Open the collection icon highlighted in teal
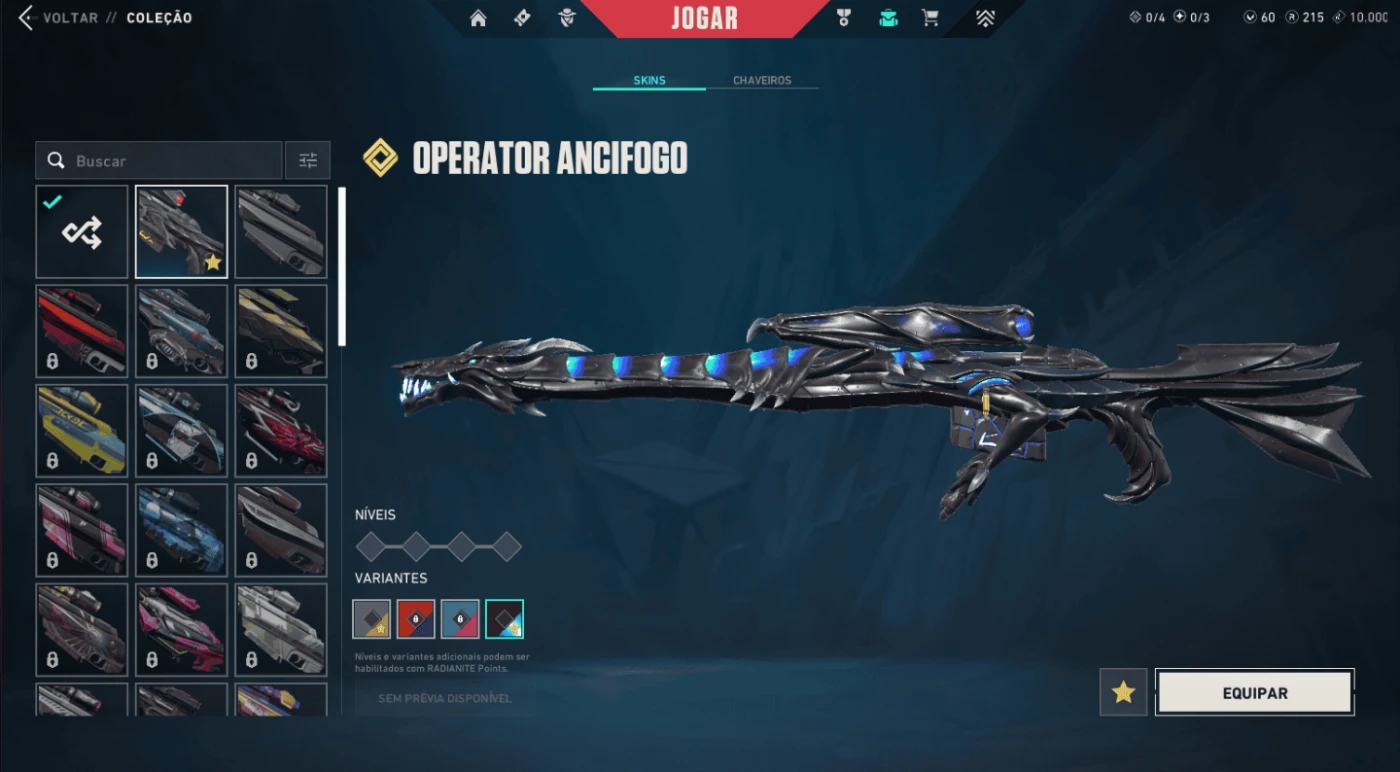The image size is (1400, 772). 887,18
